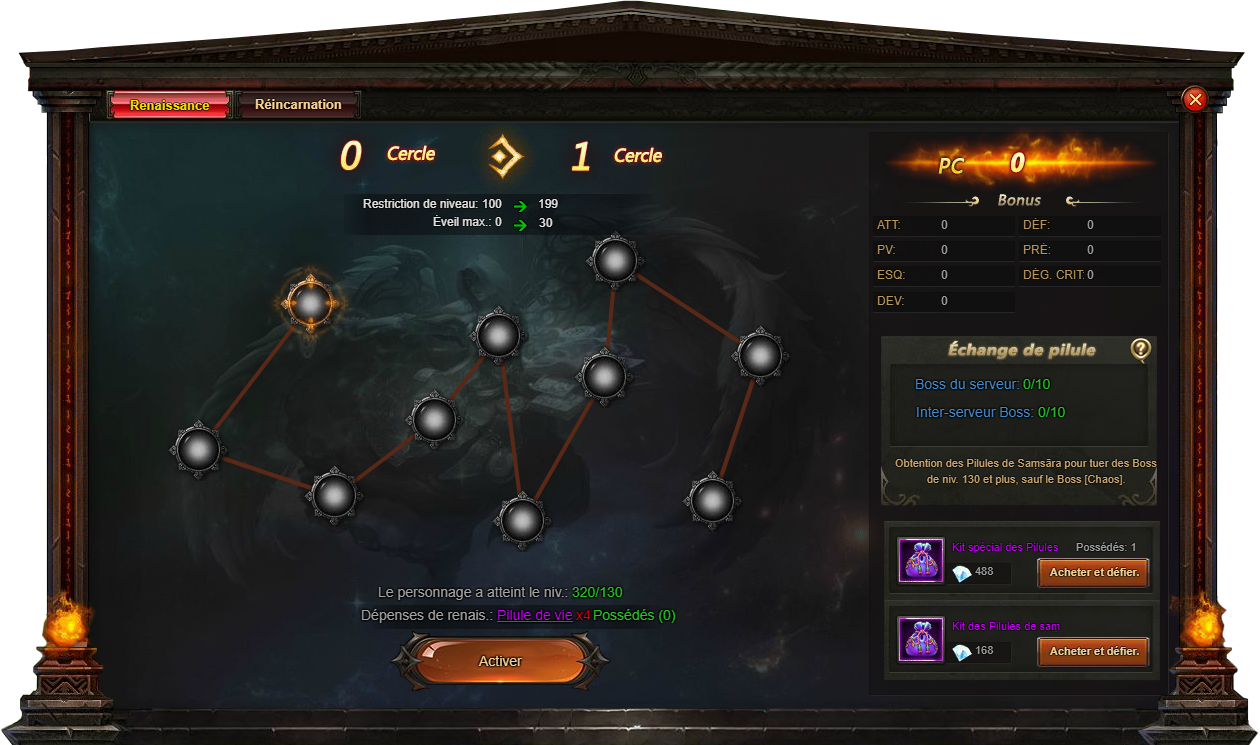Viewport: 1260px width, 745px height.
Task: Close the rebirth window
Action: tap(1194, 99)
